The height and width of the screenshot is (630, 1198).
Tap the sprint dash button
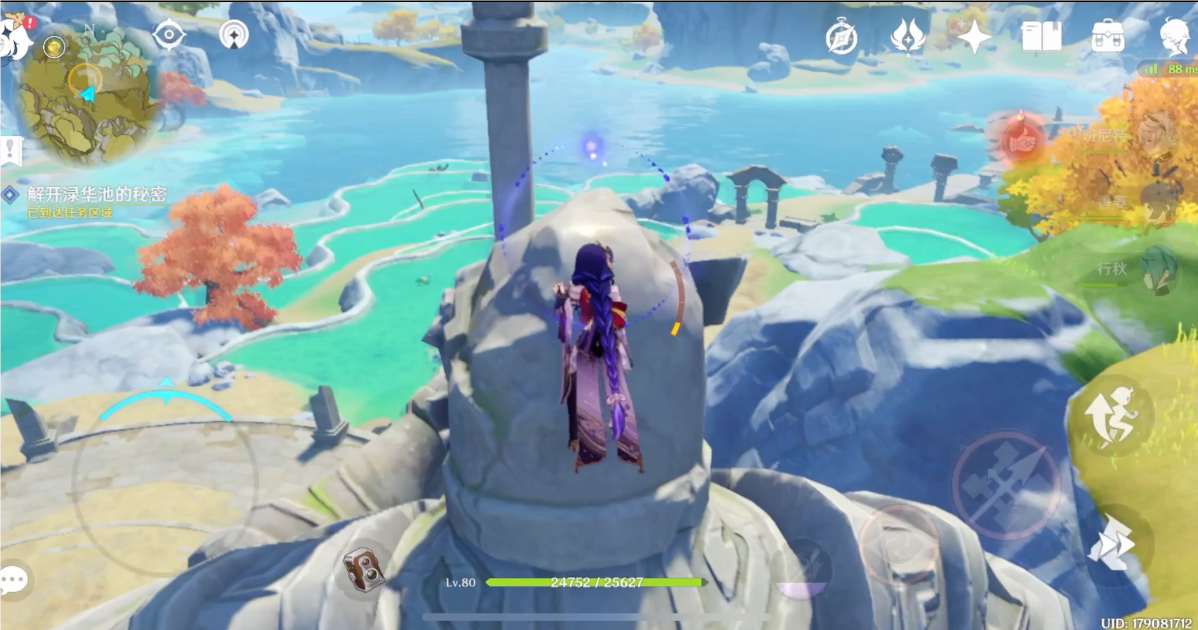[1116, 545]
